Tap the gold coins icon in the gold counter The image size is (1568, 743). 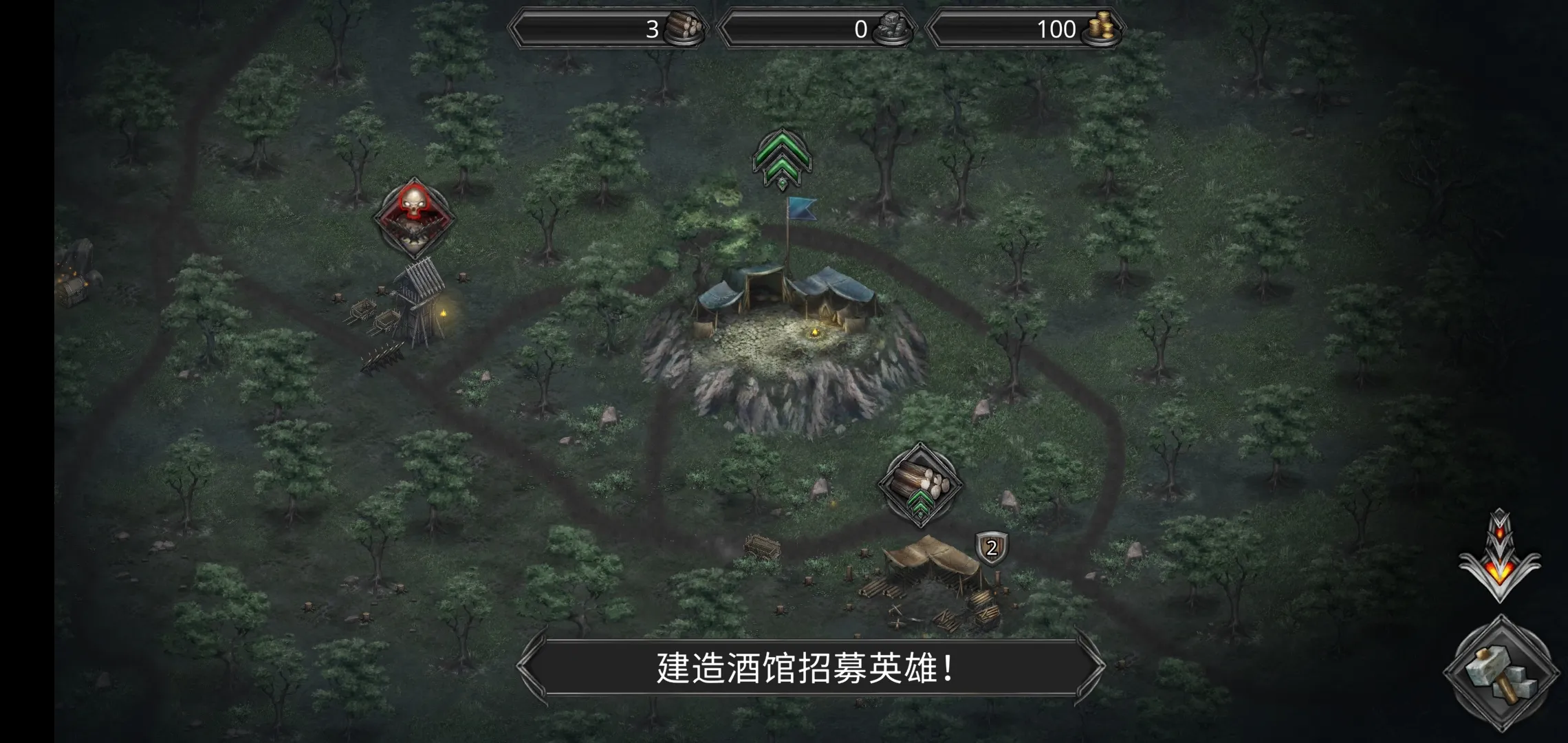pyautogui.click(x=1098, y=30)
